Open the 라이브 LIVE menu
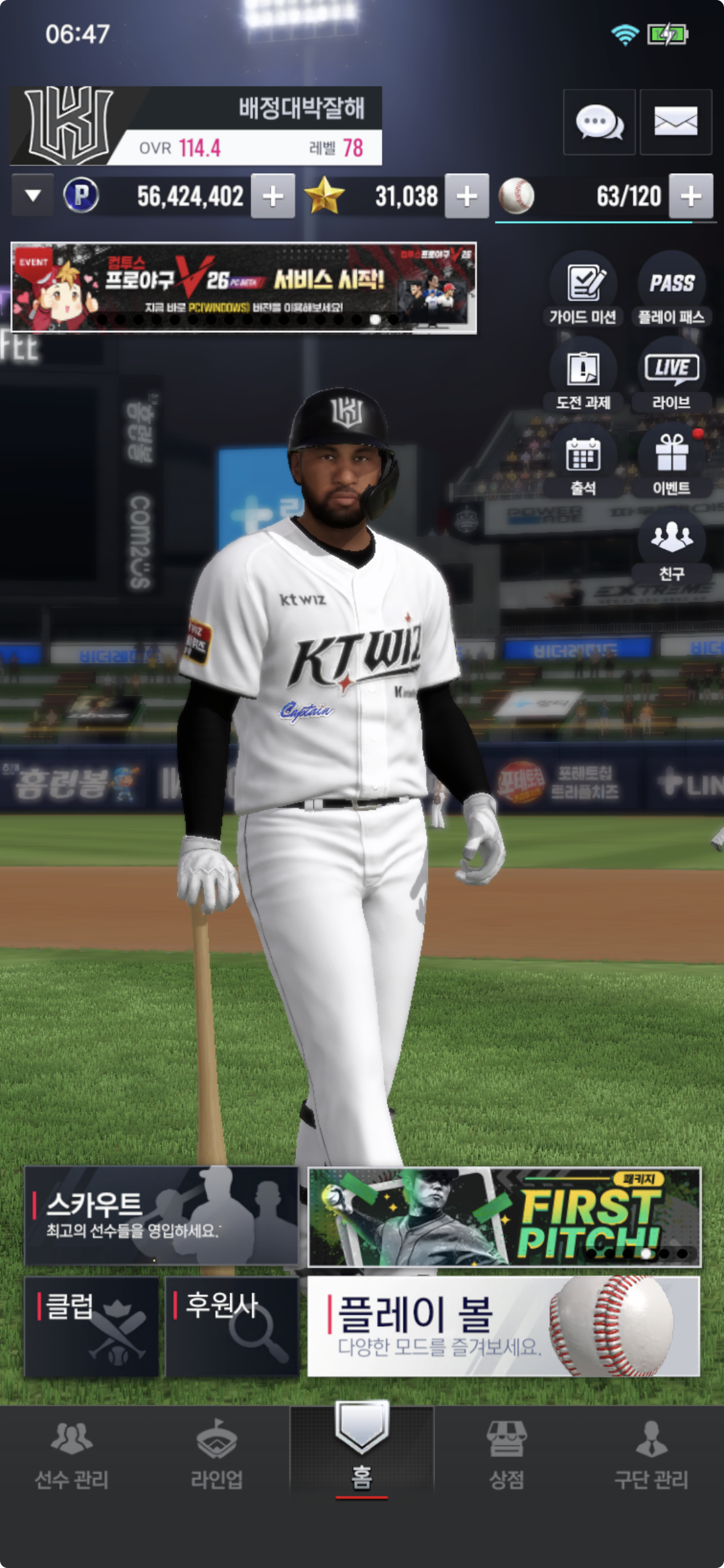Screen dimensions: 724x1568 [x=671, y=375]
